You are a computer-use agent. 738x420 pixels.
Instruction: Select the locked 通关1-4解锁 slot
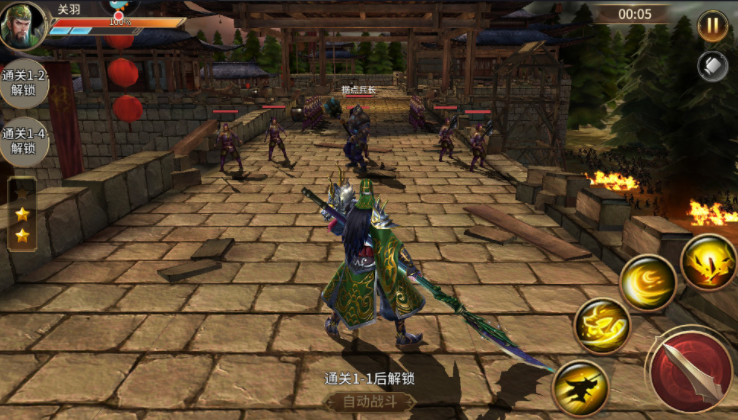tap(23, 141)
